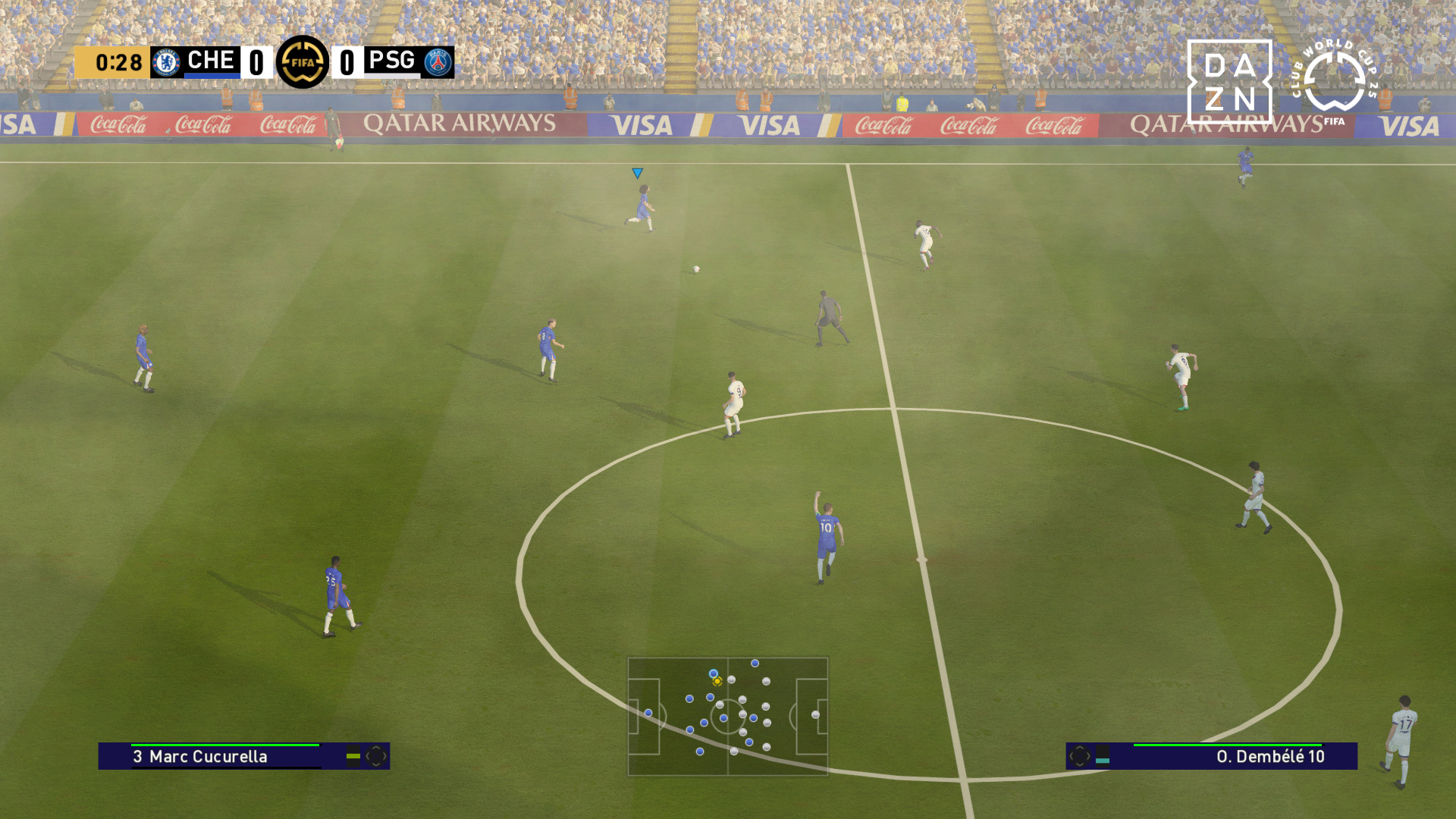Image resolution: width=1456 pixels, height=819 pixels.
Task: Click the gold FIFA emblem on the scoreboard
Action: 303,62
